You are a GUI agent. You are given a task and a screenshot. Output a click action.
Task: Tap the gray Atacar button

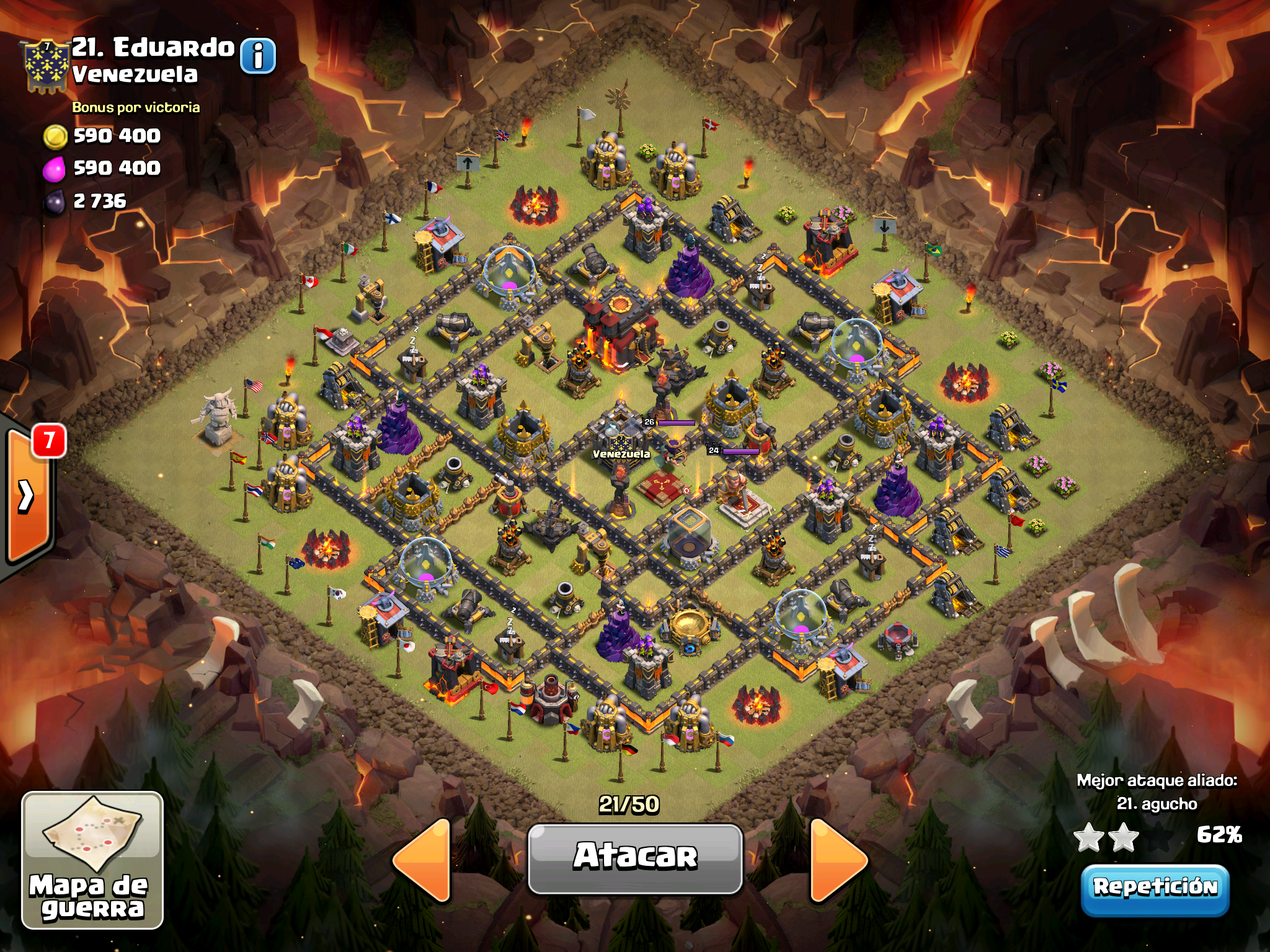635,858
